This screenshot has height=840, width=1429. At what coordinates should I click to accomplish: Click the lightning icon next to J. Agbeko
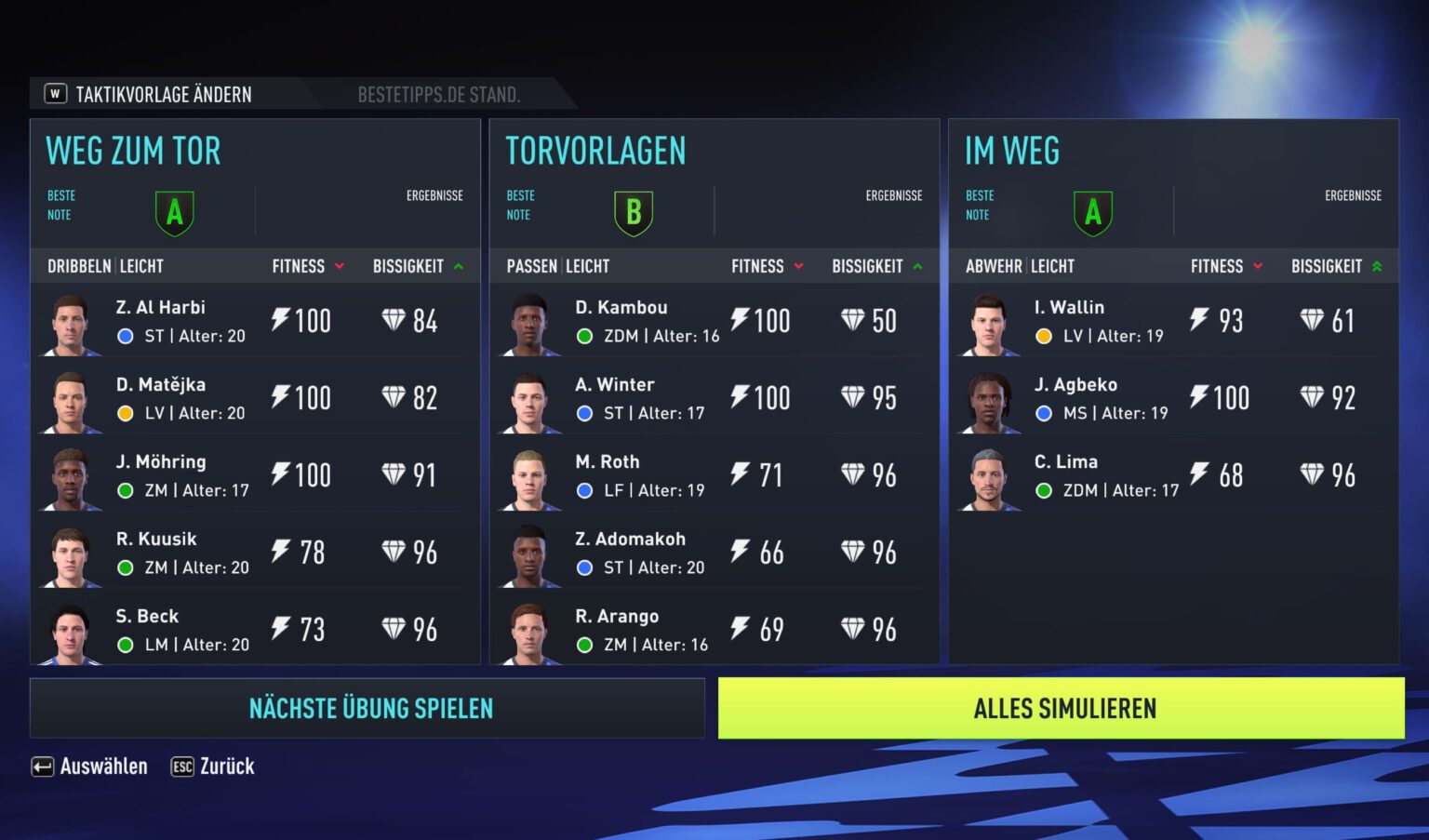click(x=1197, y=397)
